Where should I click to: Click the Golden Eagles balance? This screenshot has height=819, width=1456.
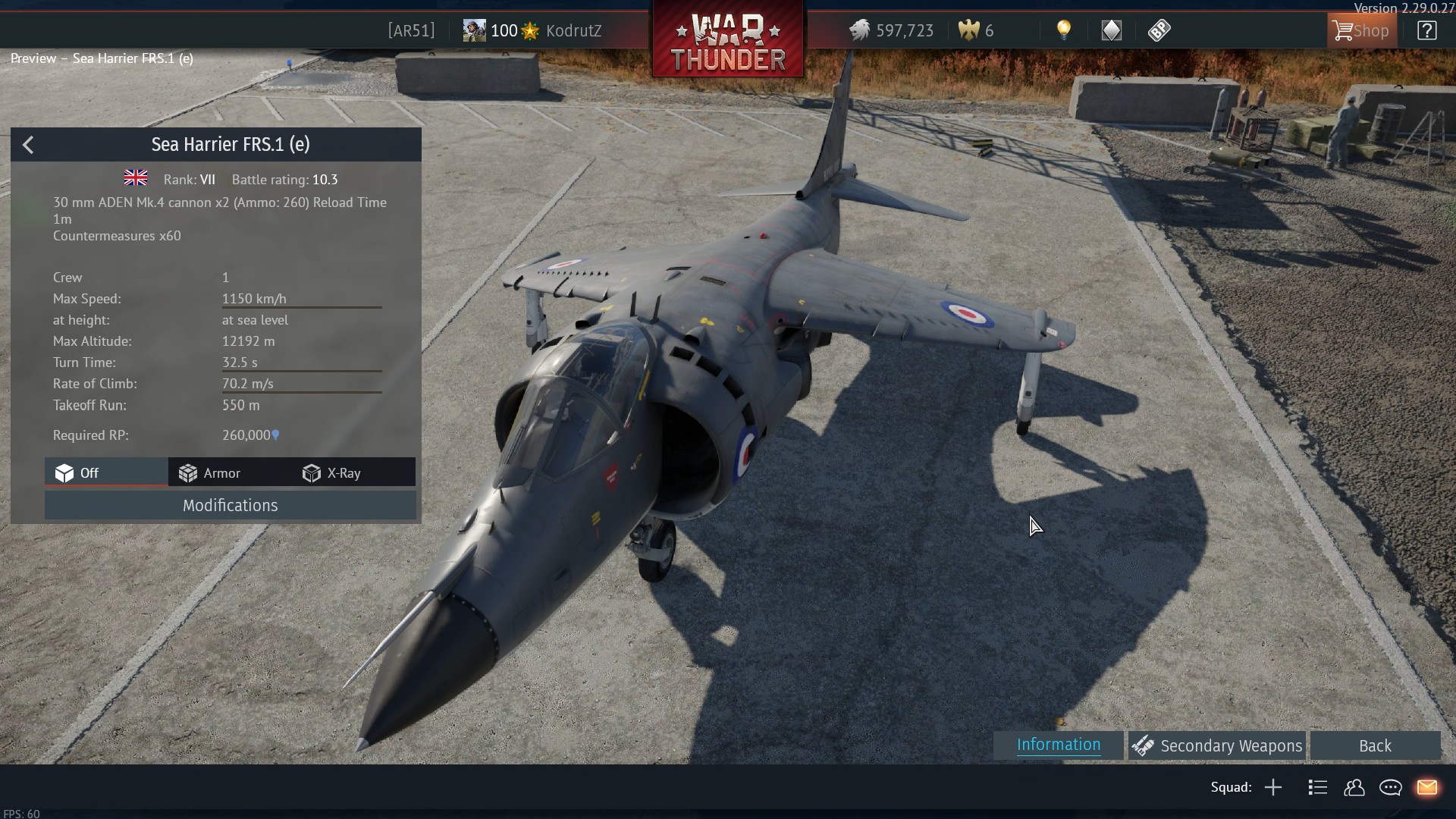[976, 31]
